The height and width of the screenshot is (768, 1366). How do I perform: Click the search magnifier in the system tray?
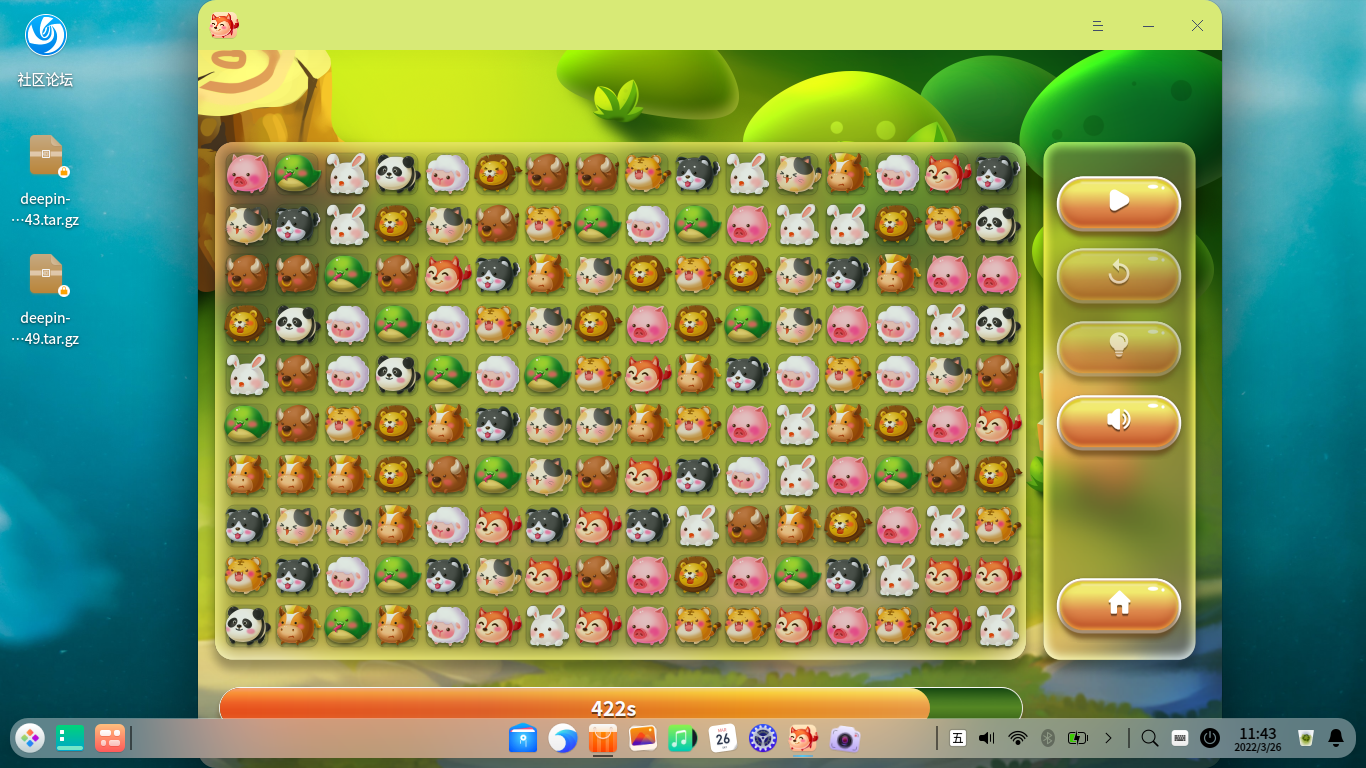pyautogui.click(x=1148, y=739)
